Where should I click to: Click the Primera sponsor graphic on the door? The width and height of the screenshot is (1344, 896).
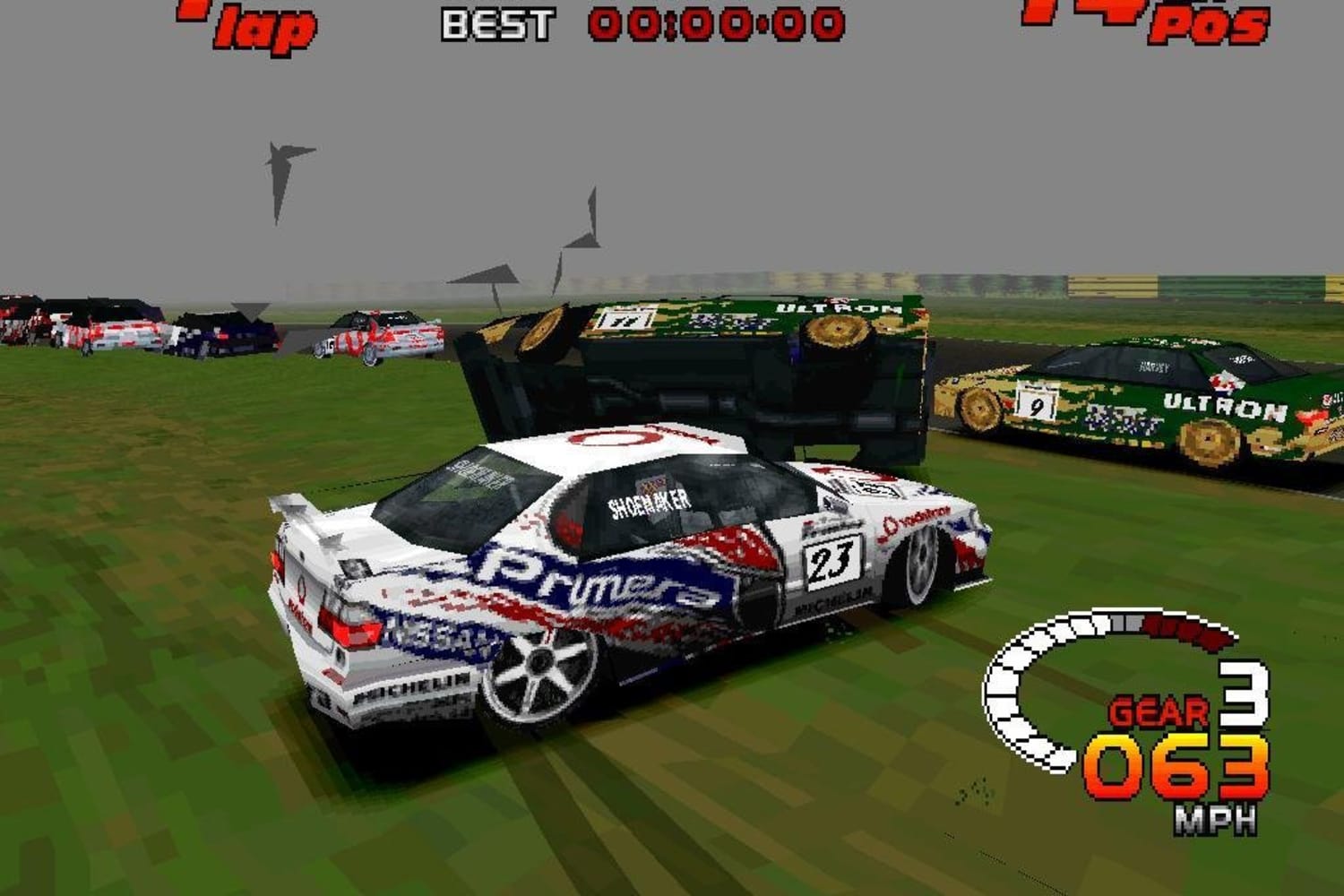click(x=591, y=578)
